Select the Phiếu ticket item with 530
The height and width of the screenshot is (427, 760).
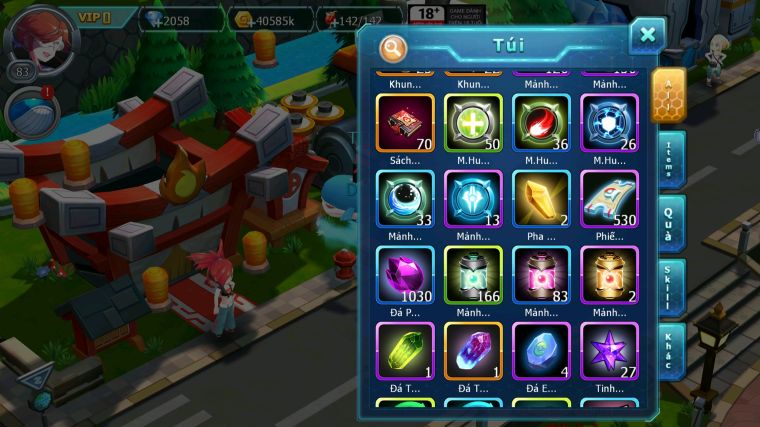(609, 199)
